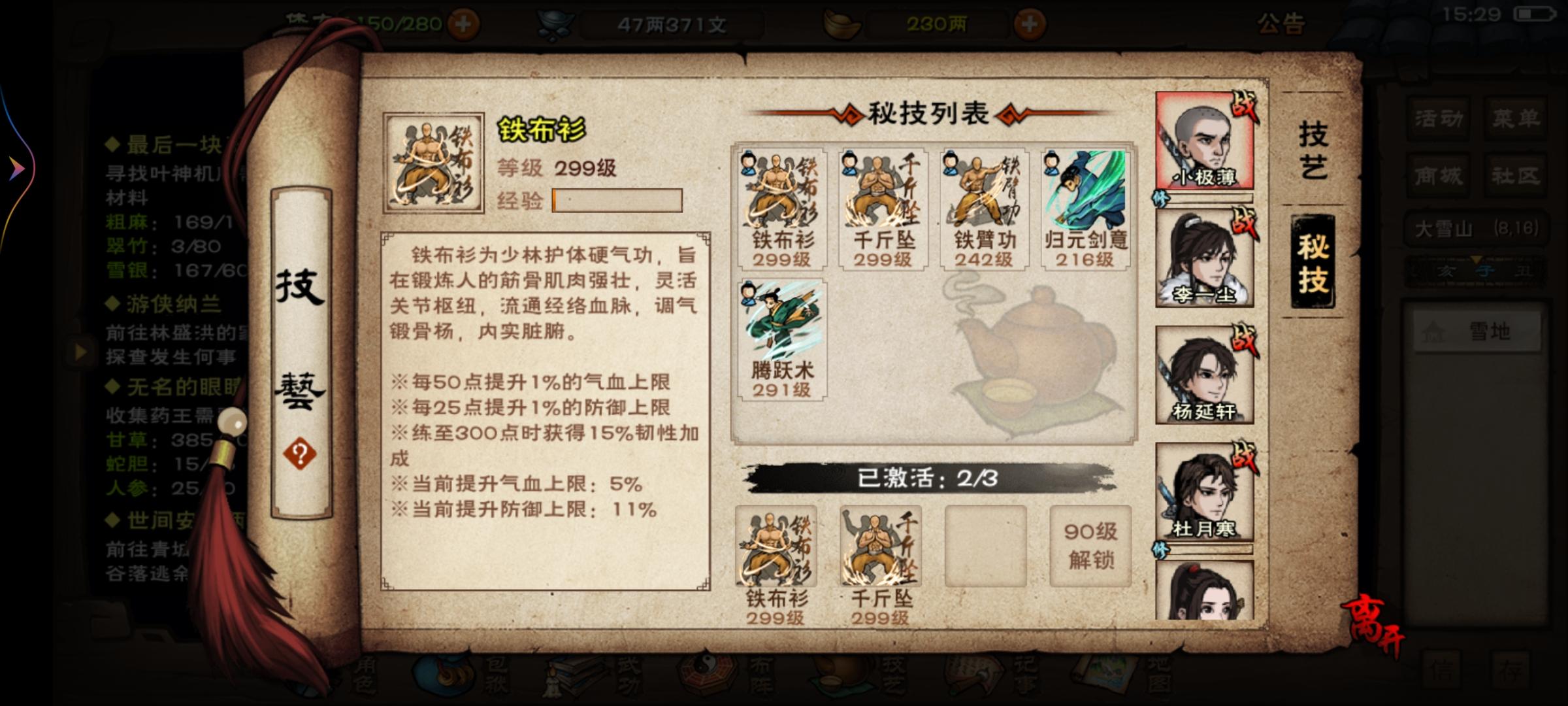This screenshot has width=1568, height=706.
Task: Open the 公告 announcements
Action: click(x=1283, y=23)
